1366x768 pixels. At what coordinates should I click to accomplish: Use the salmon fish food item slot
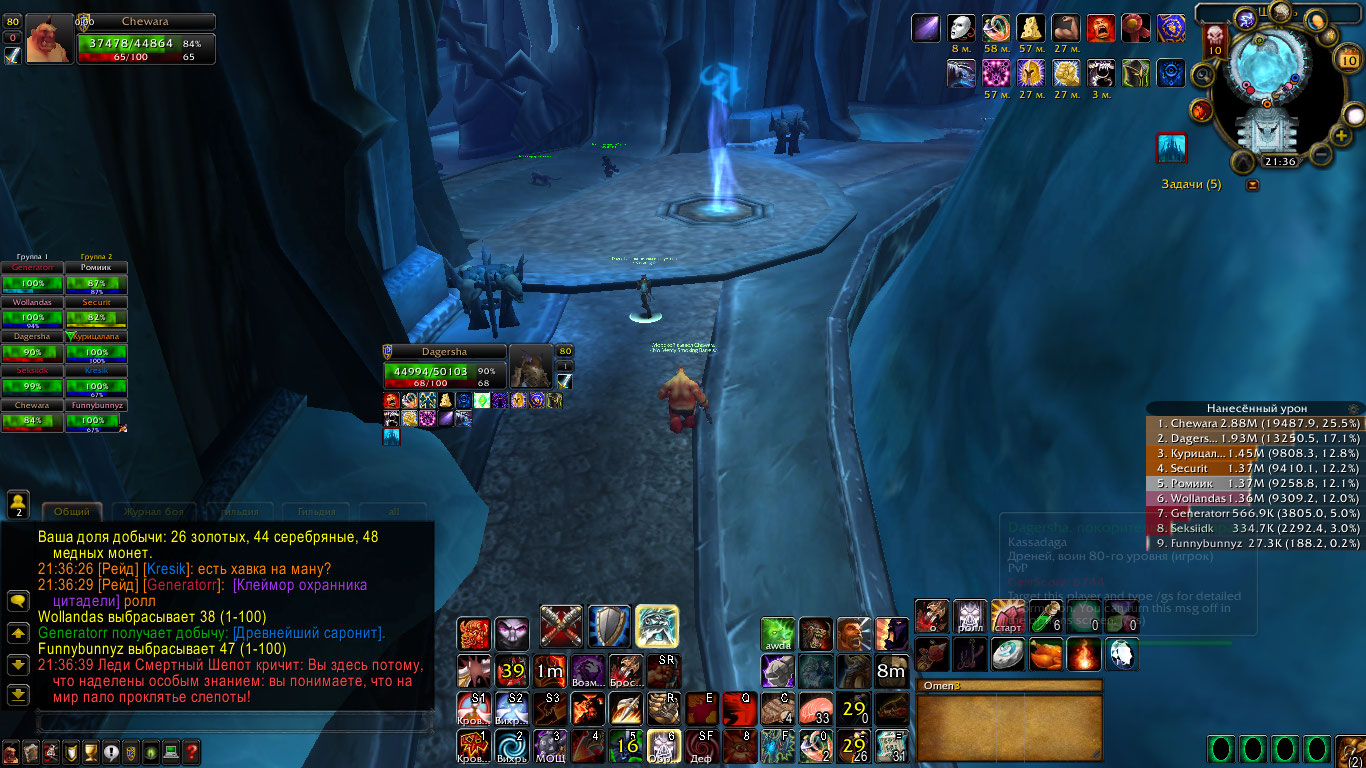point(816,708)
